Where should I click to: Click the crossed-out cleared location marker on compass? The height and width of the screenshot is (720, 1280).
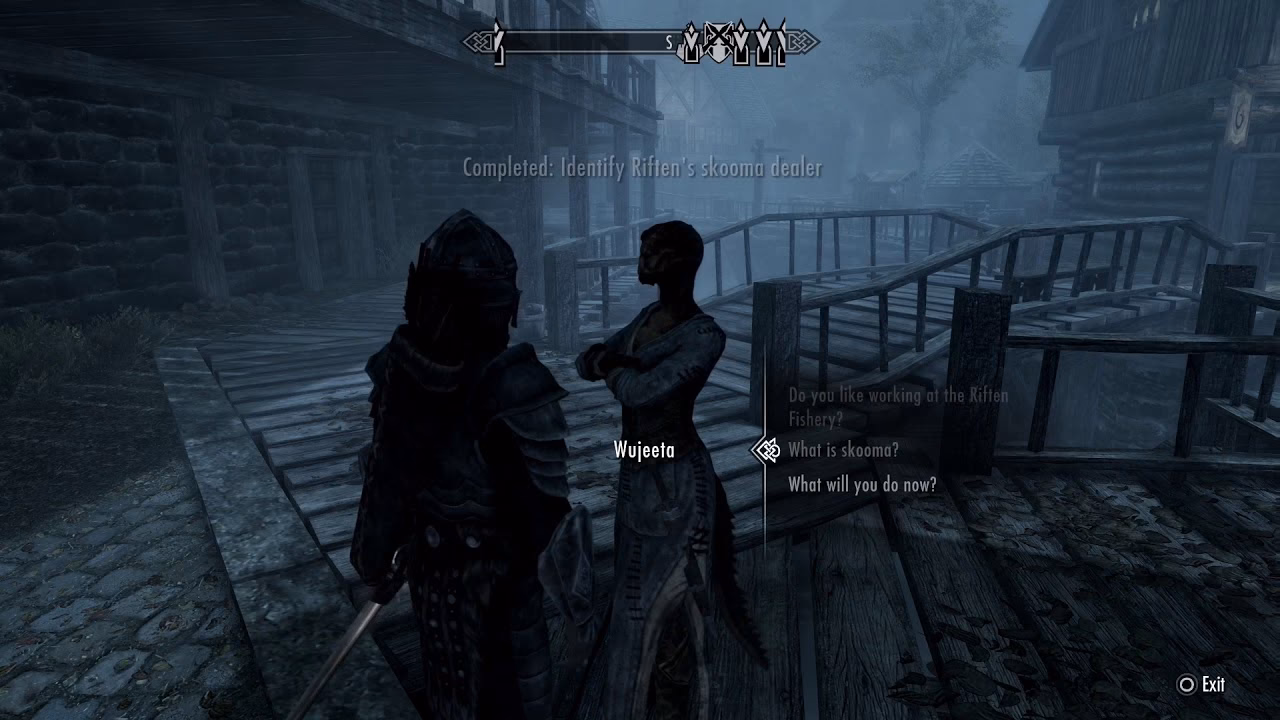point(718,42)
